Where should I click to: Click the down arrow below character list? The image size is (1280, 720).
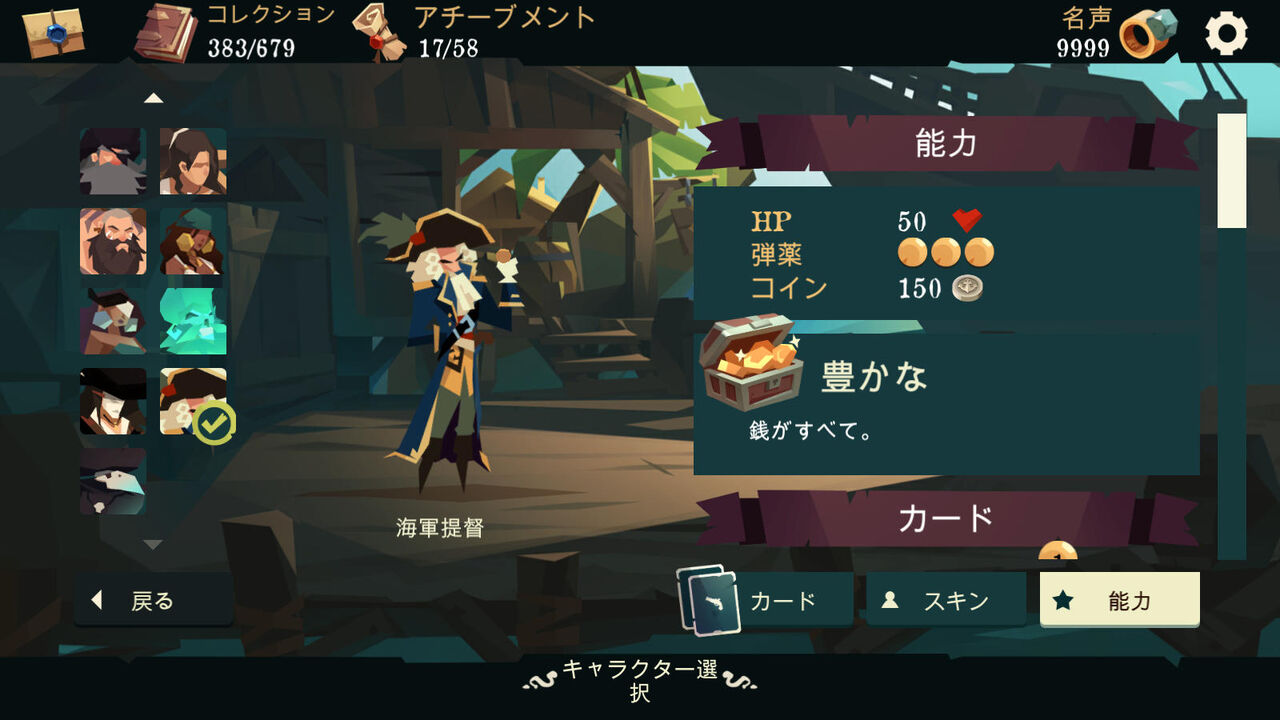[x=152, y=545]
